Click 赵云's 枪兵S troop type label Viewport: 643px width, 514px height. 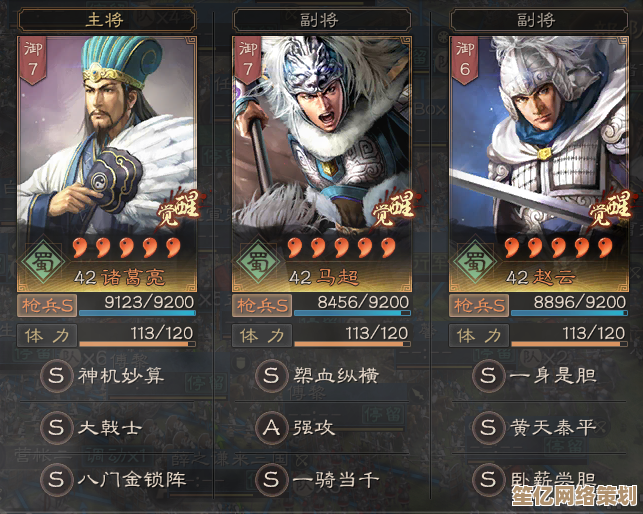click(x=480, y=305)
